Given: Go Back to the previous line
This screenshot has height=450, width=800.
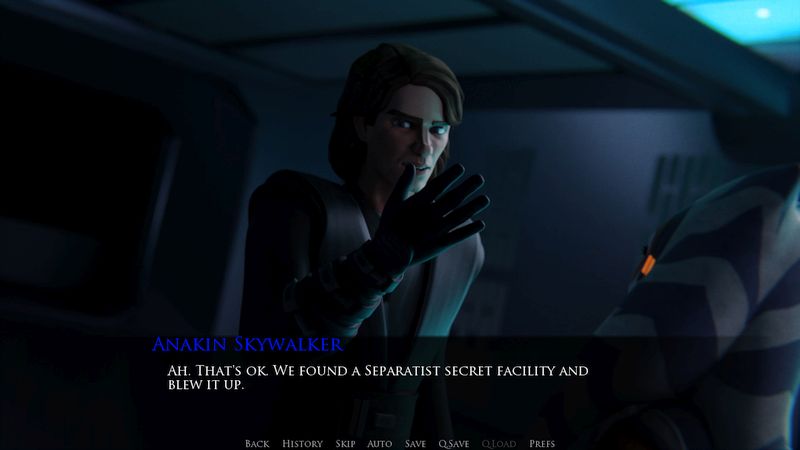Looking at the screenshot, I should 257,443.
